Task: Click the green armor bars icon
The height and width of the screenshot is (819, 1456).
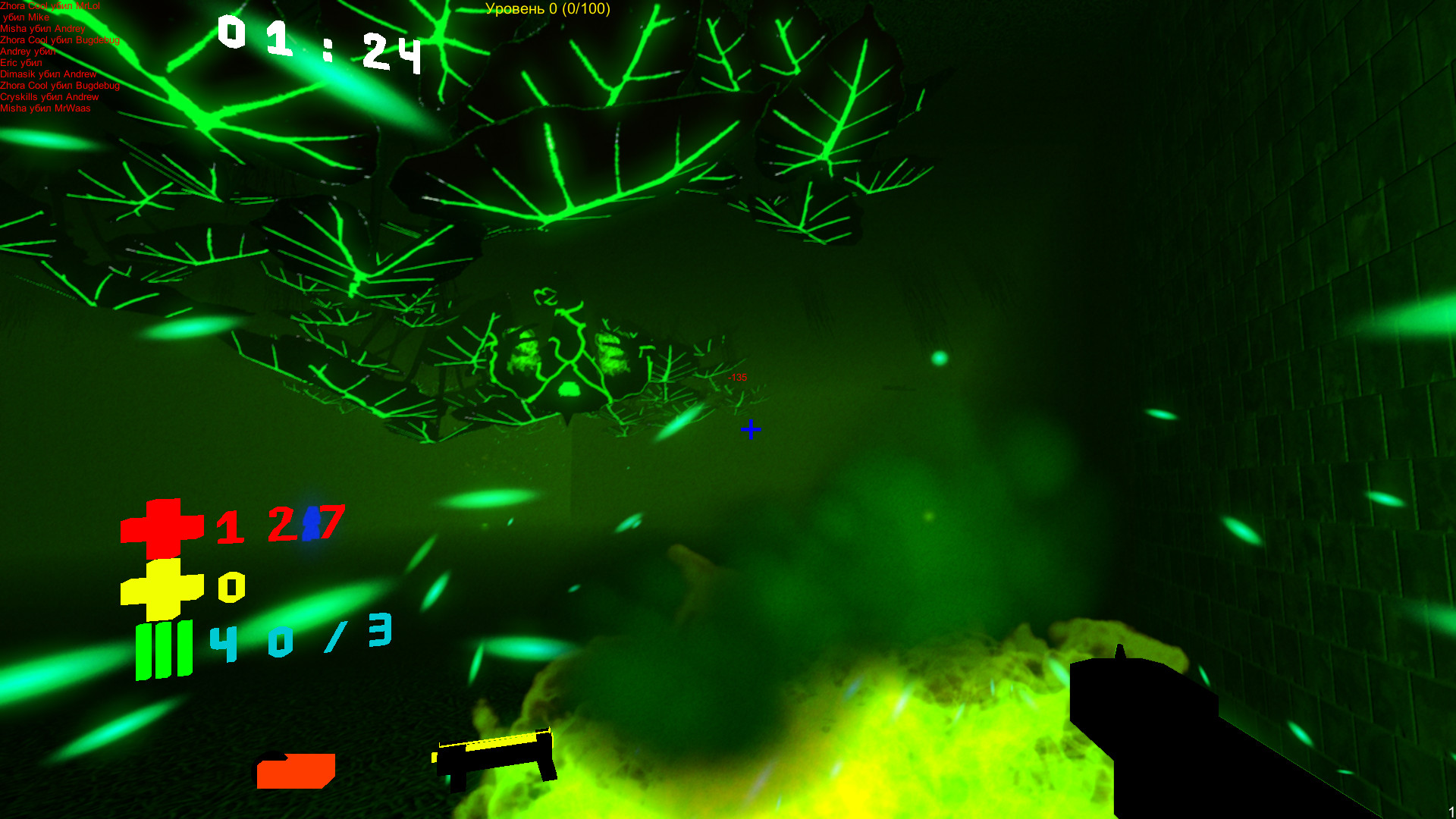Action: pos(163,648)
